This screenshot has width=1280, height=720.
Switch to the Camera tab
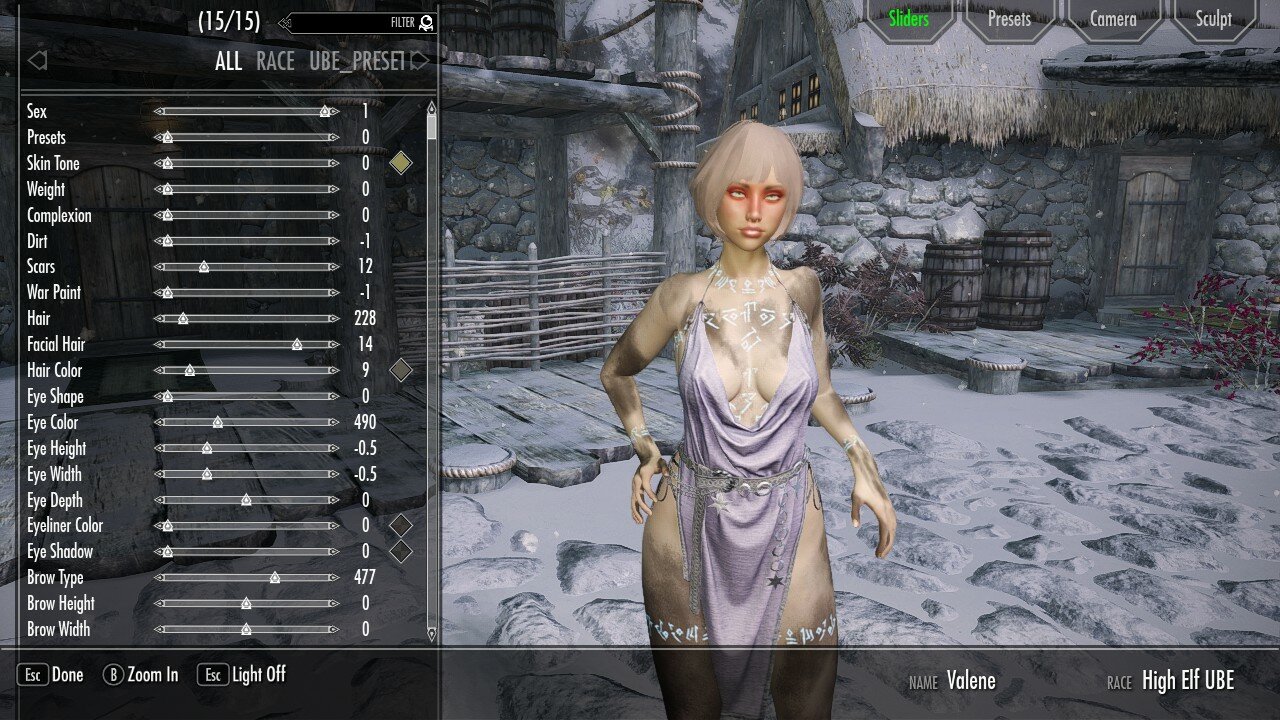[1112, 19]
